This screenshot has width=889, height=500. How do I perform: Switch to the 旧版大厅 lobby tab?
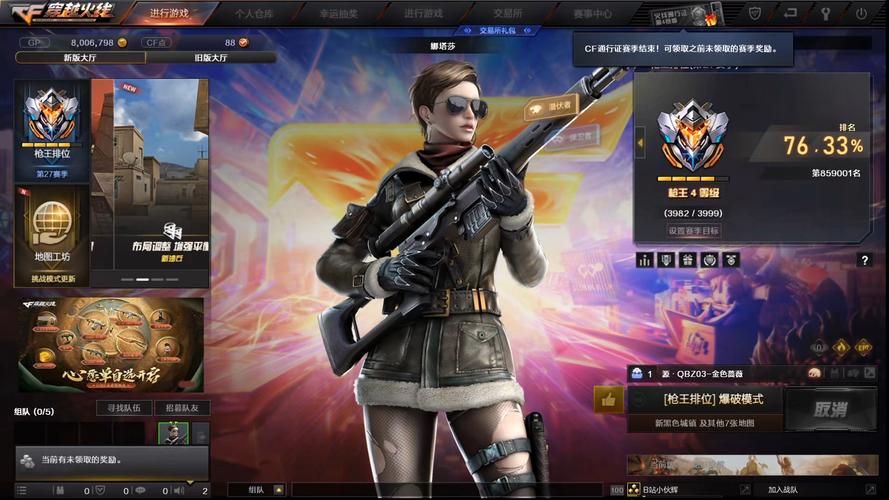click(208, 58)
